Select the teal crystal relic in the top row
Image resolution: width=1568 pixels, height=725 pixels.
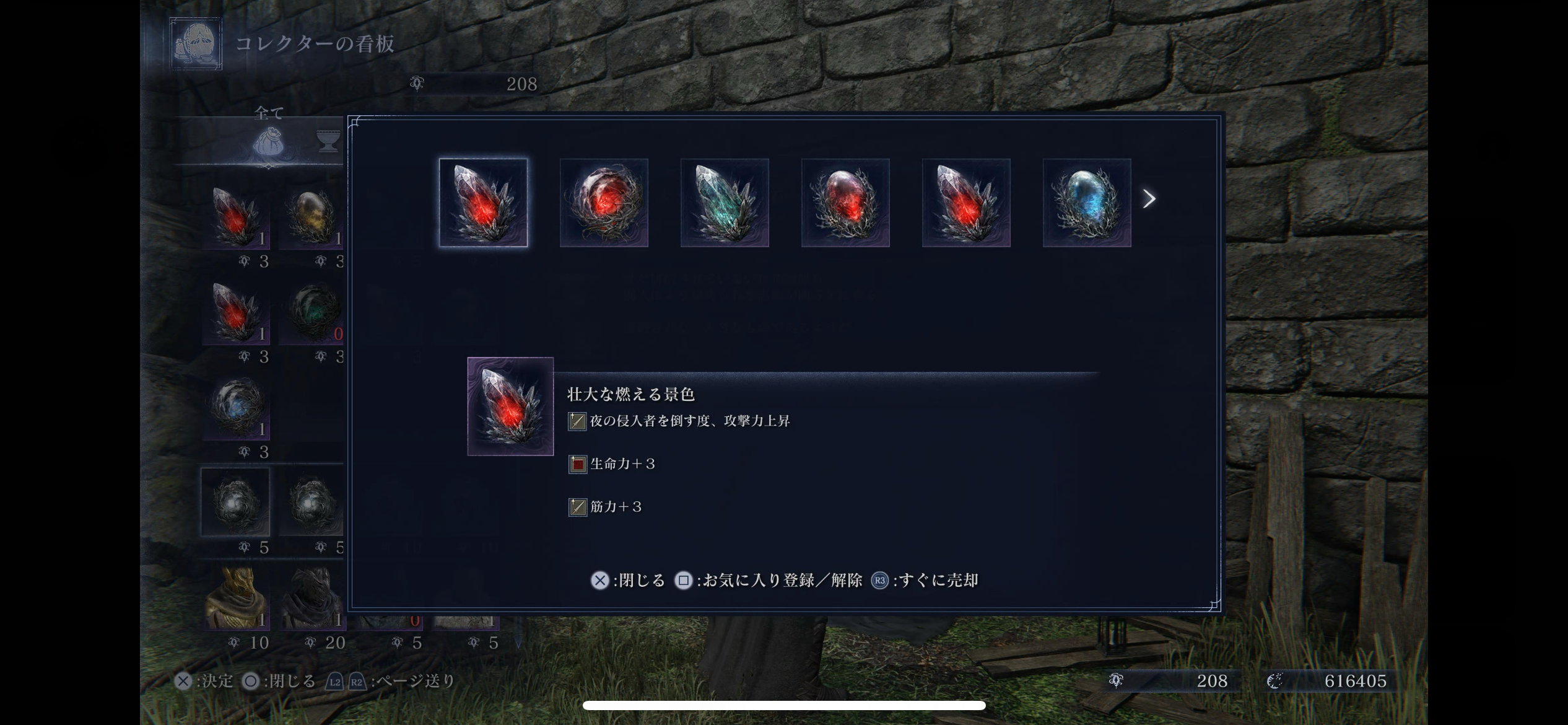[x=725, y=203]
